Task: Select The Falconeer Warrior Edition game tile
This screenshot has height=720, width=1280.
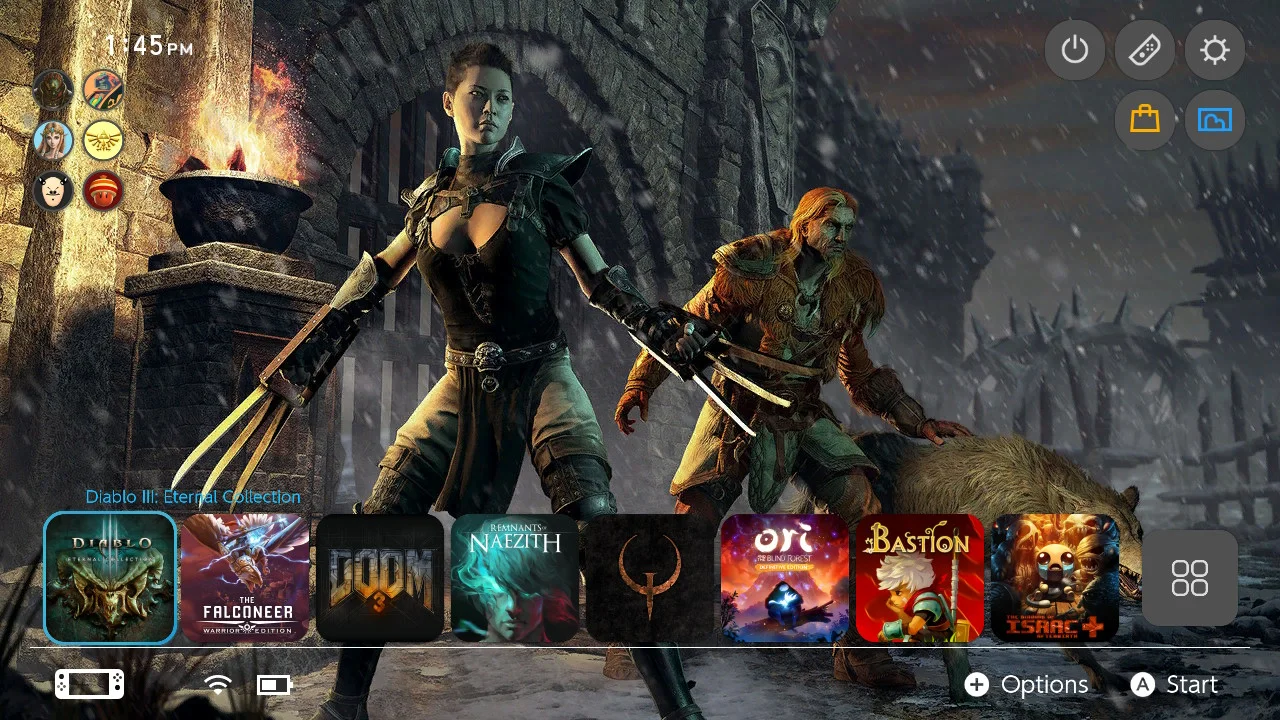Action: point(245,578)
